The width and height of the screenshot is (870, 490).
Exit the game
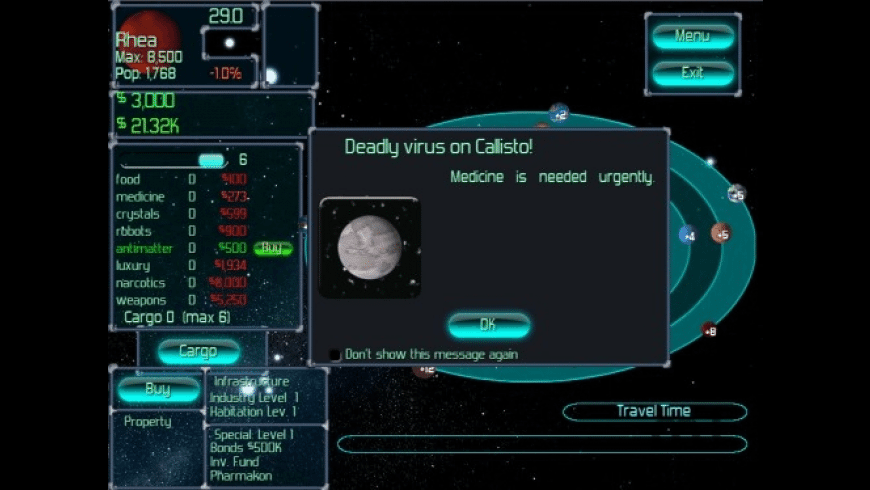point(692,73)
